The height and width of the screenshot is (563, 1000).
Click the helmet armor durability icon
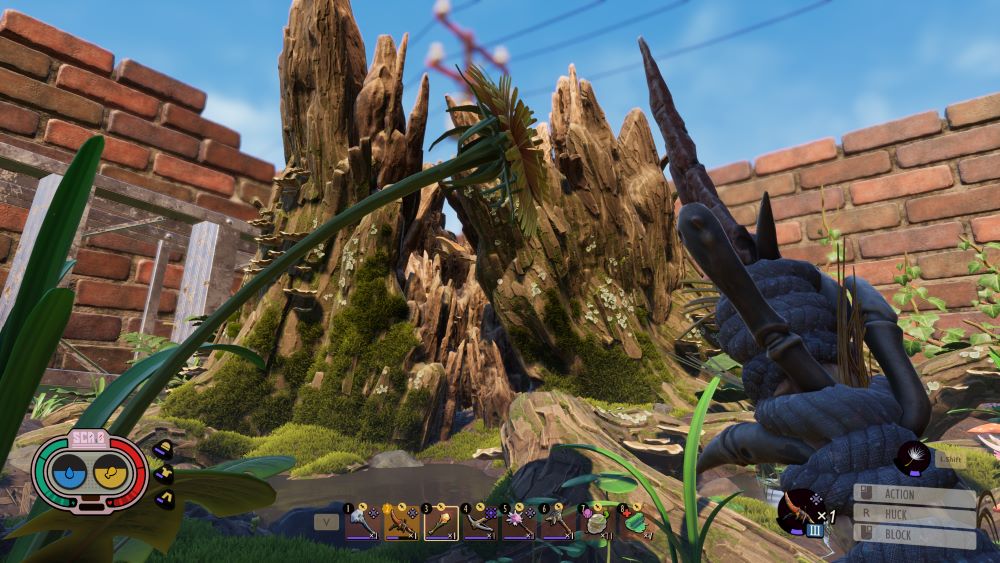(164, 447)
